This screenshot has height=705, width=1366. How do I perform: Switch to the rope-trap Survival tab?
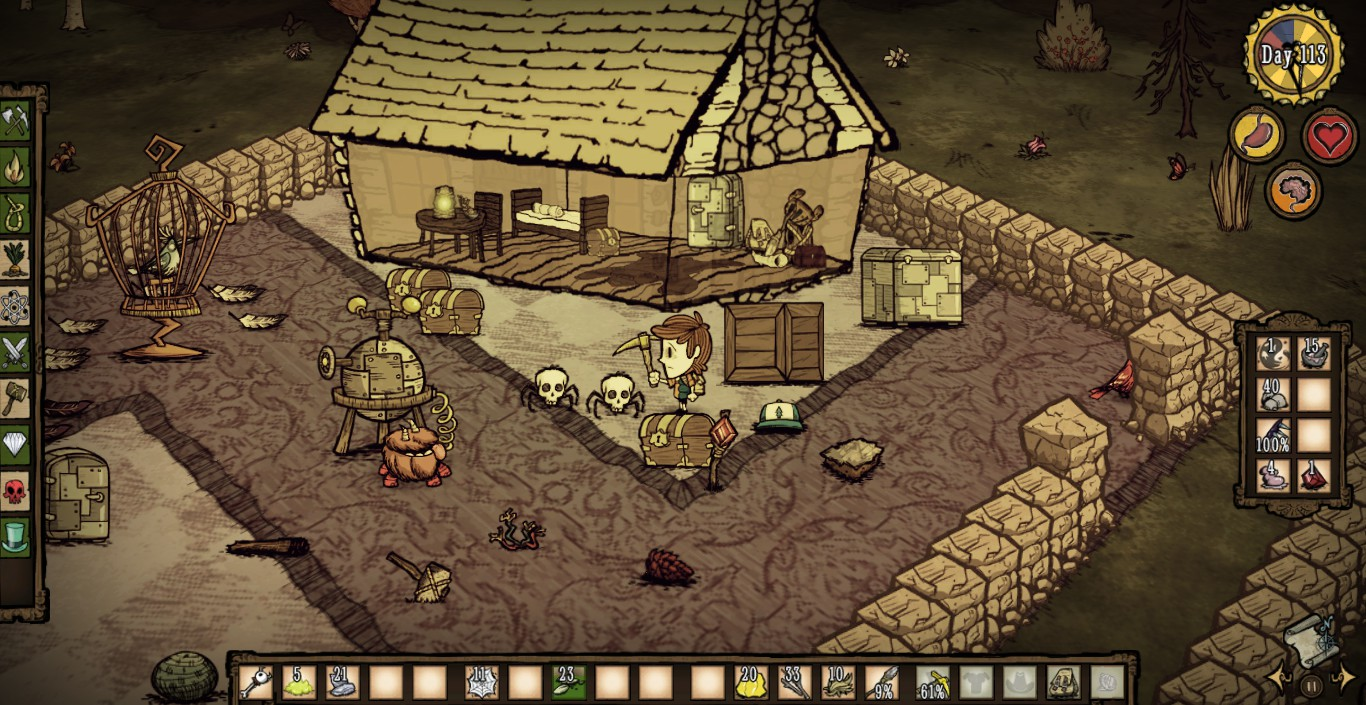[x=16, y=213]
